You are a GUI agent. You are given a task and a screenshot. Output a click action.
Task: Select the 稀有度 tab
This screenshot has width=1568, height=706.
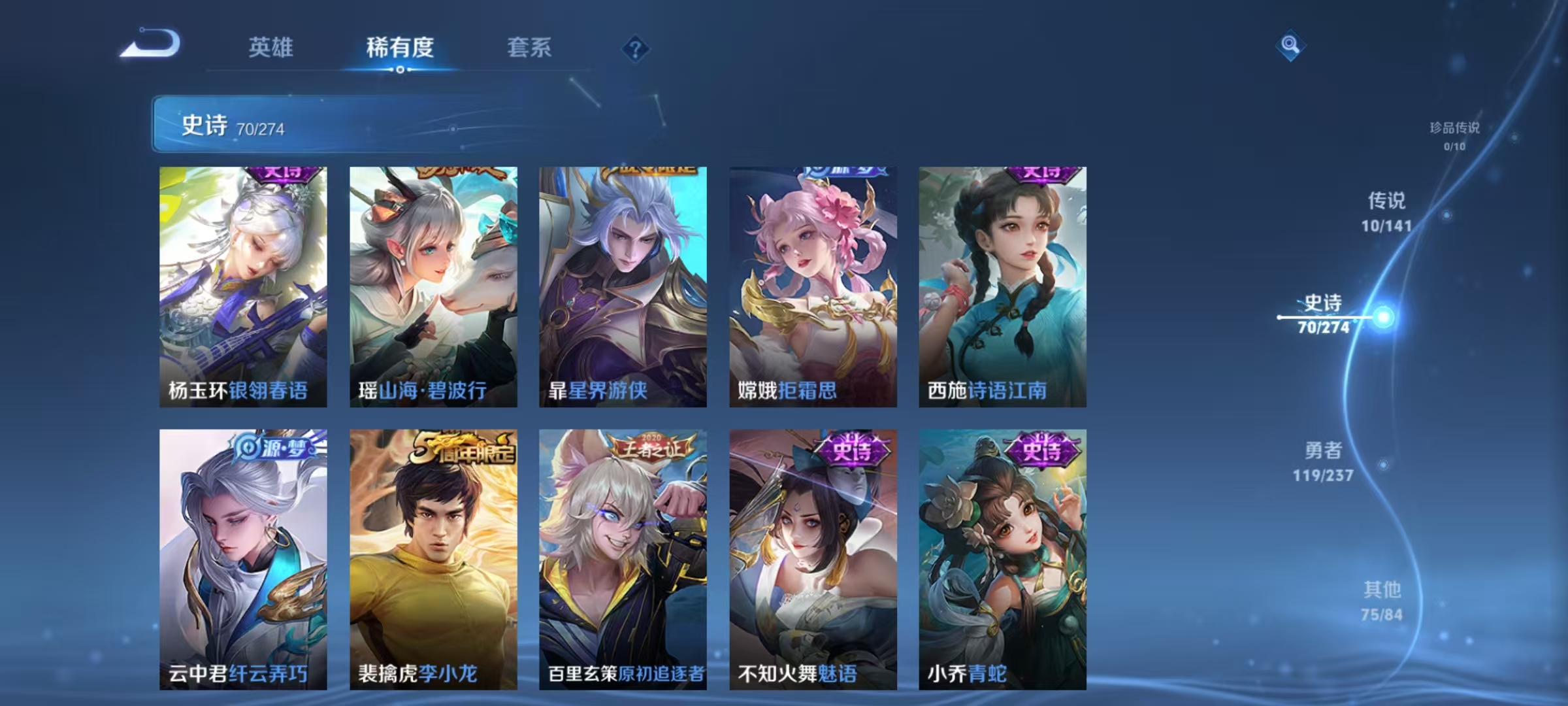point(400,47)
